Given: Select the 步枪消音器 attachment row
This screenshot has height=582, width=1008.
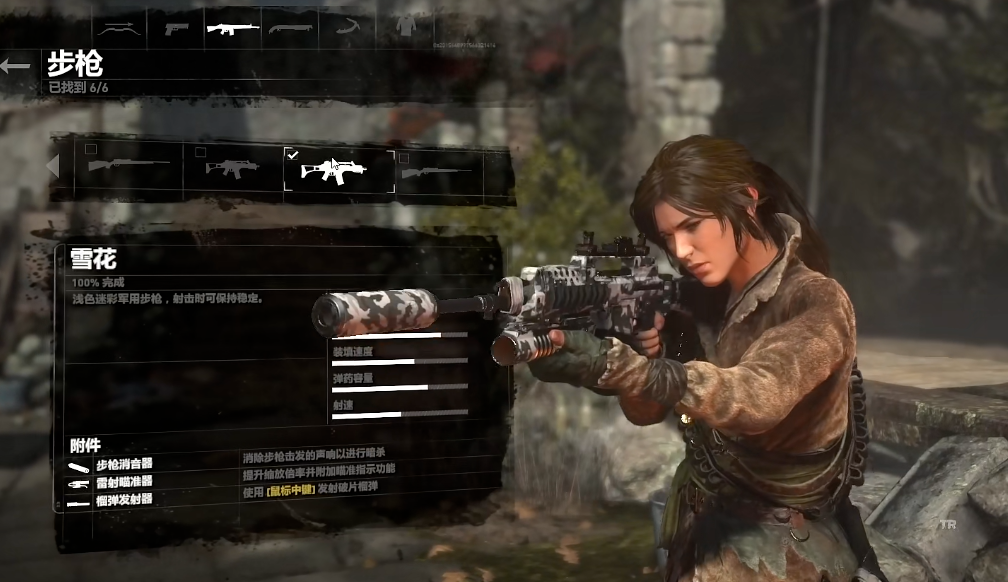Looking at the screenshot, I should coord(124,465).
